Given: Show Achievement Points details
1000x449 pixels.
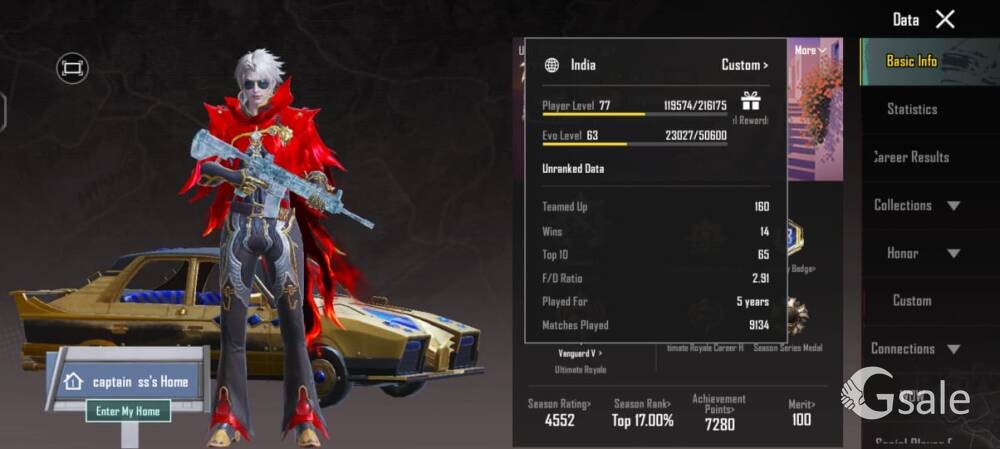Looking at the screenshot, I should pos(719,411).
